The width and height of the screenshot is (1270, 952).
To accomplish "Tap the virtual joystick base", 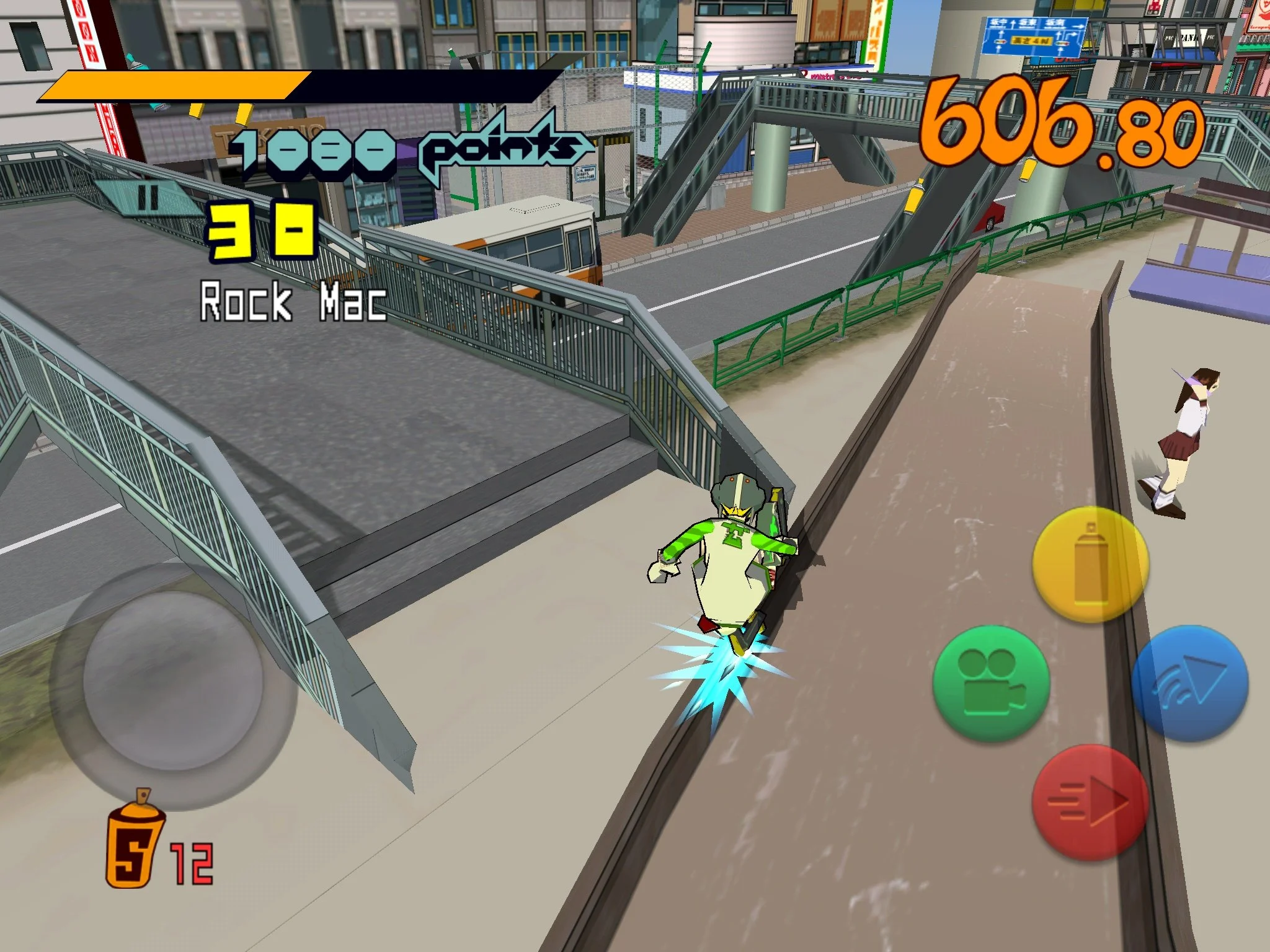I will [171, 682].
